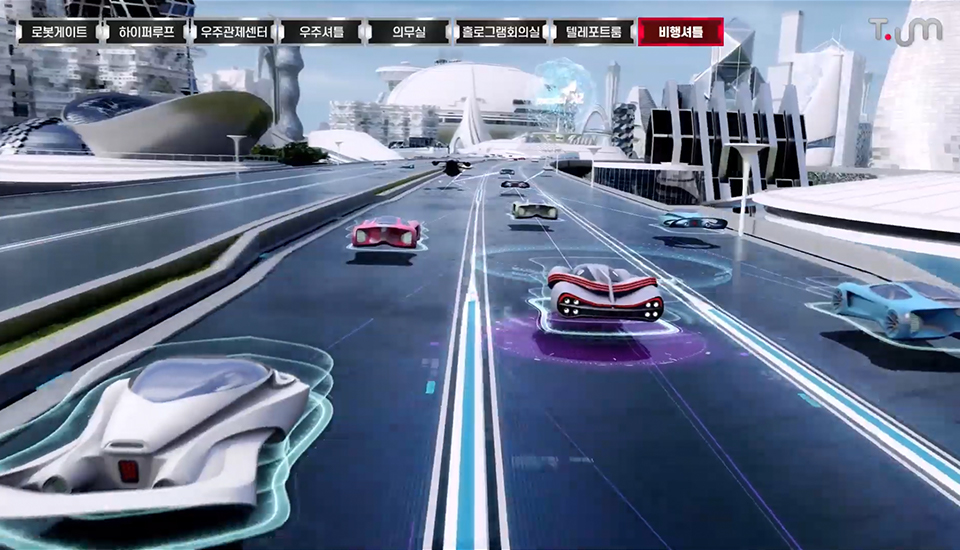960x550 pixels.
Task: Switch to the 텔레포트룸 tab
Action: [593, 32]
